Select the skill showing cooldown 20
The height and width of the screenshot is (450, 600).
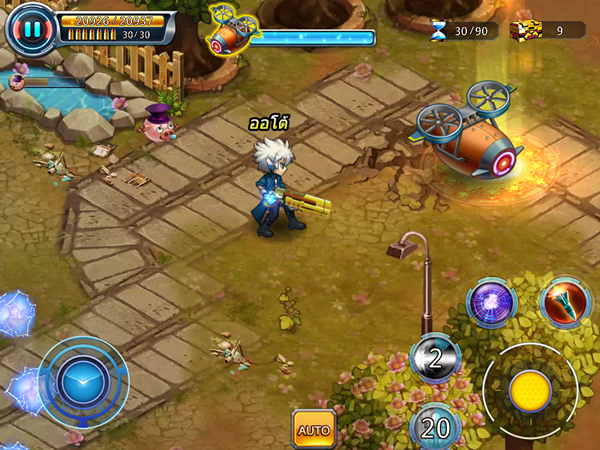pos(435,428)
